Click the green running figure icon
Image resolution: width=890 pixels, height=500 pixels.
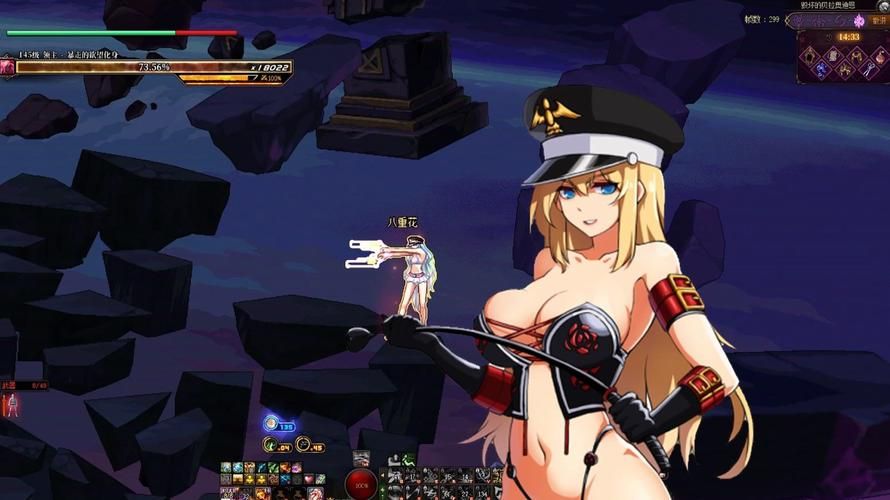[408, 459]
